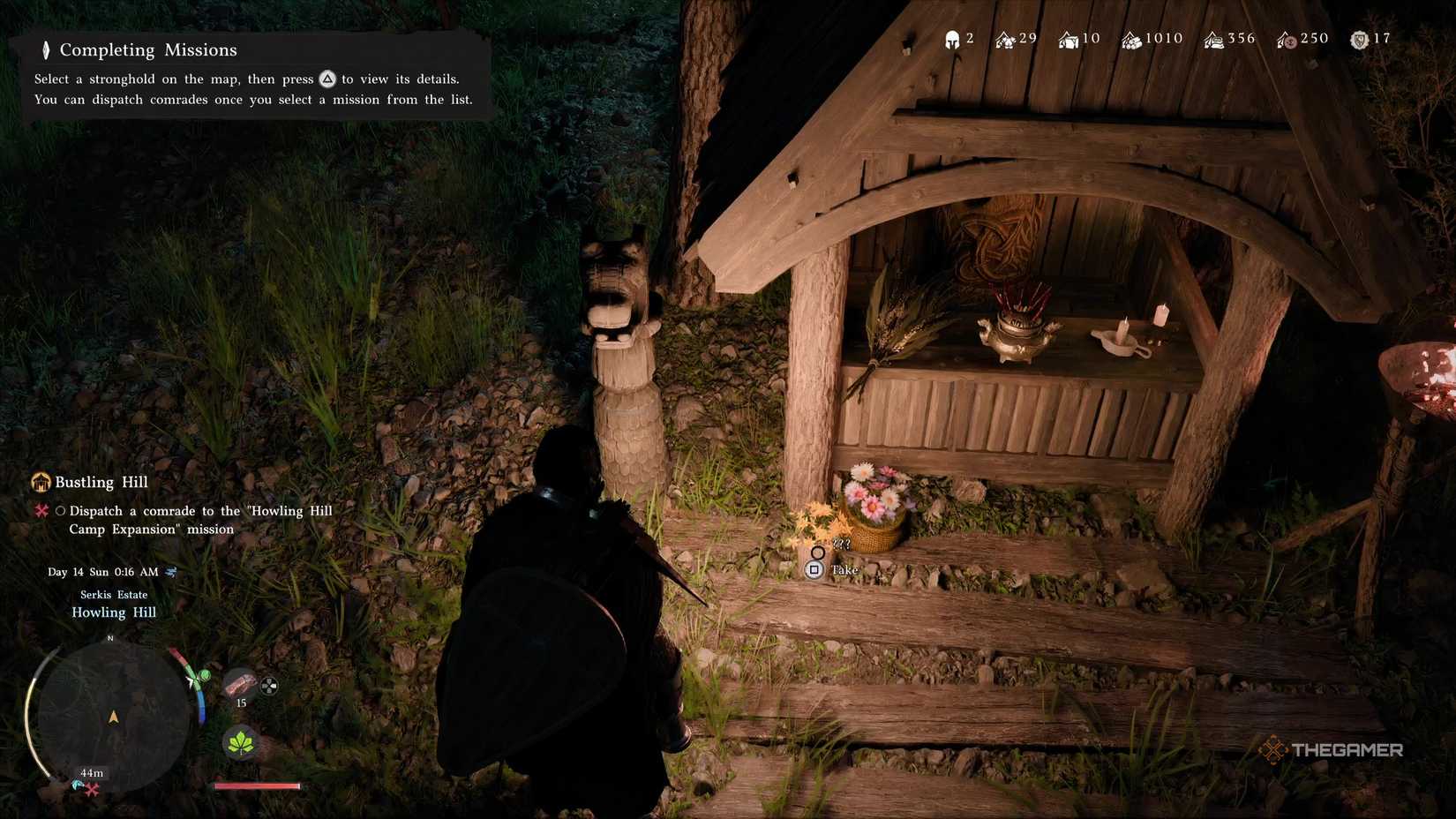Image resolution: width=1456 pixels, height=819 pixels.
Task: Expand the Serkis Estate location label
Action: (x=113, y=594)
